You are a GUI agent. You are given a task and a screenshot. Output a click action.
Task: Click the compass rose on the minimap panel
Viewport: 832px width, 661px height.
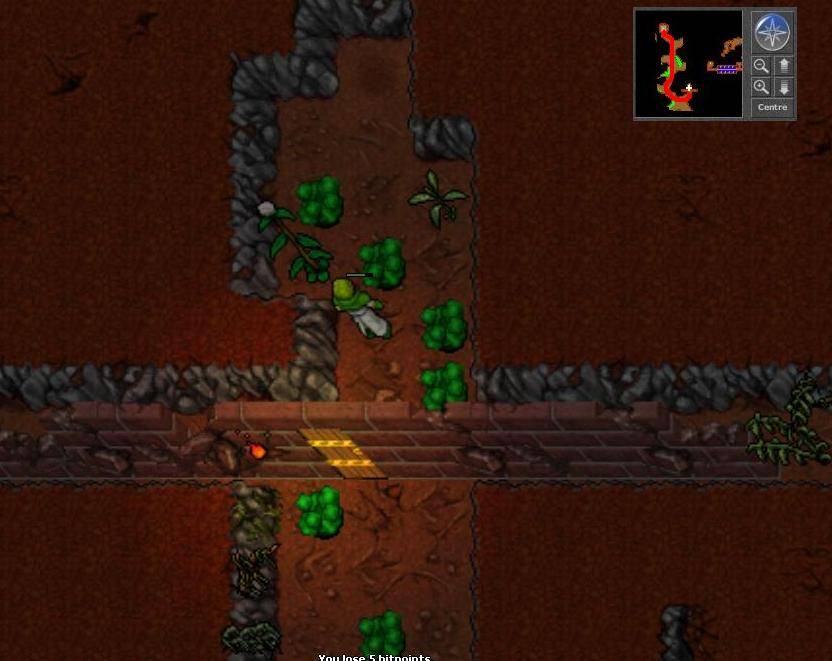click(773, 33)
